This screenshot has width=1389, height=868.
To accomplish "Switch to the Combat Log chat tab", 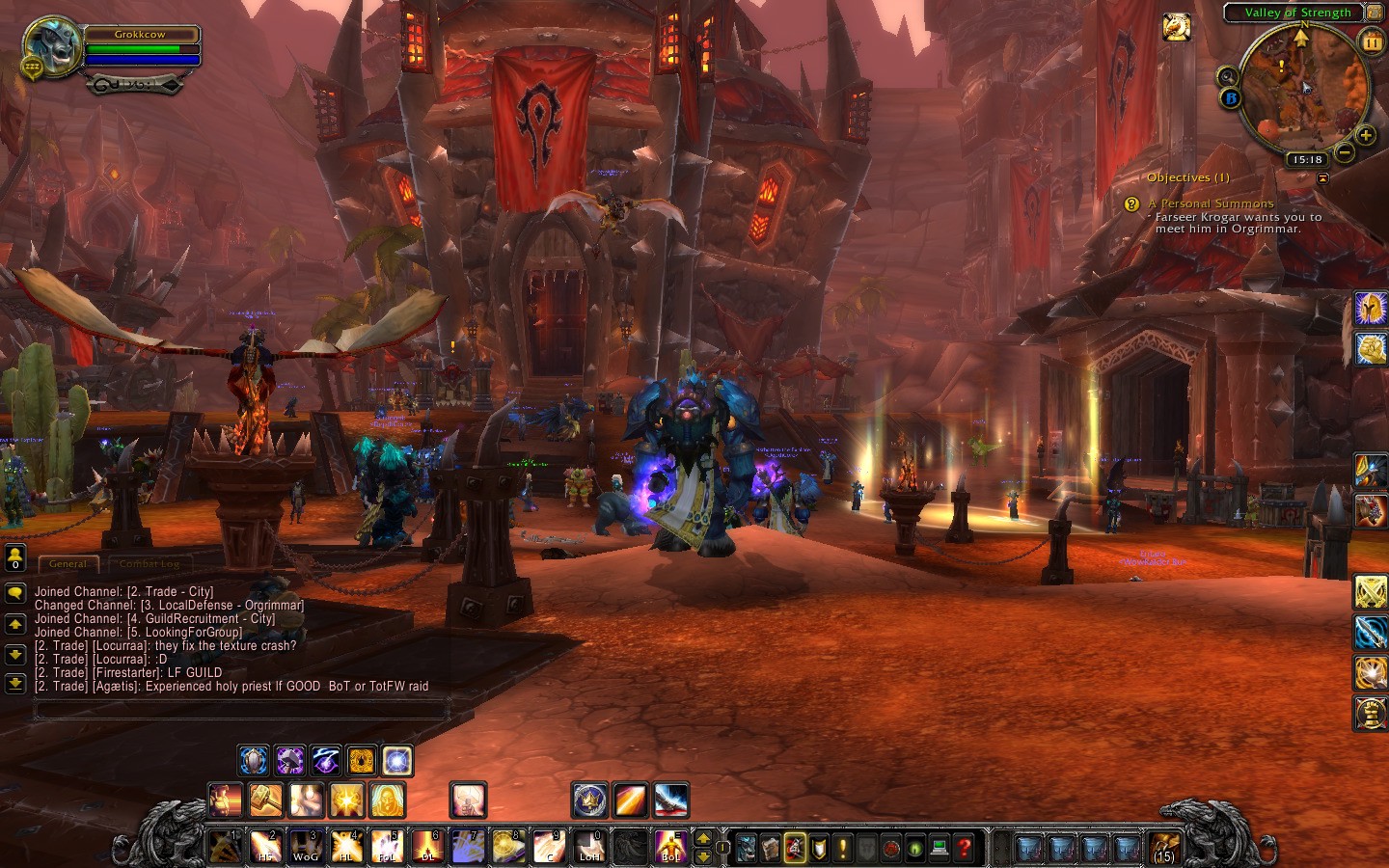I will click(149, 564).
